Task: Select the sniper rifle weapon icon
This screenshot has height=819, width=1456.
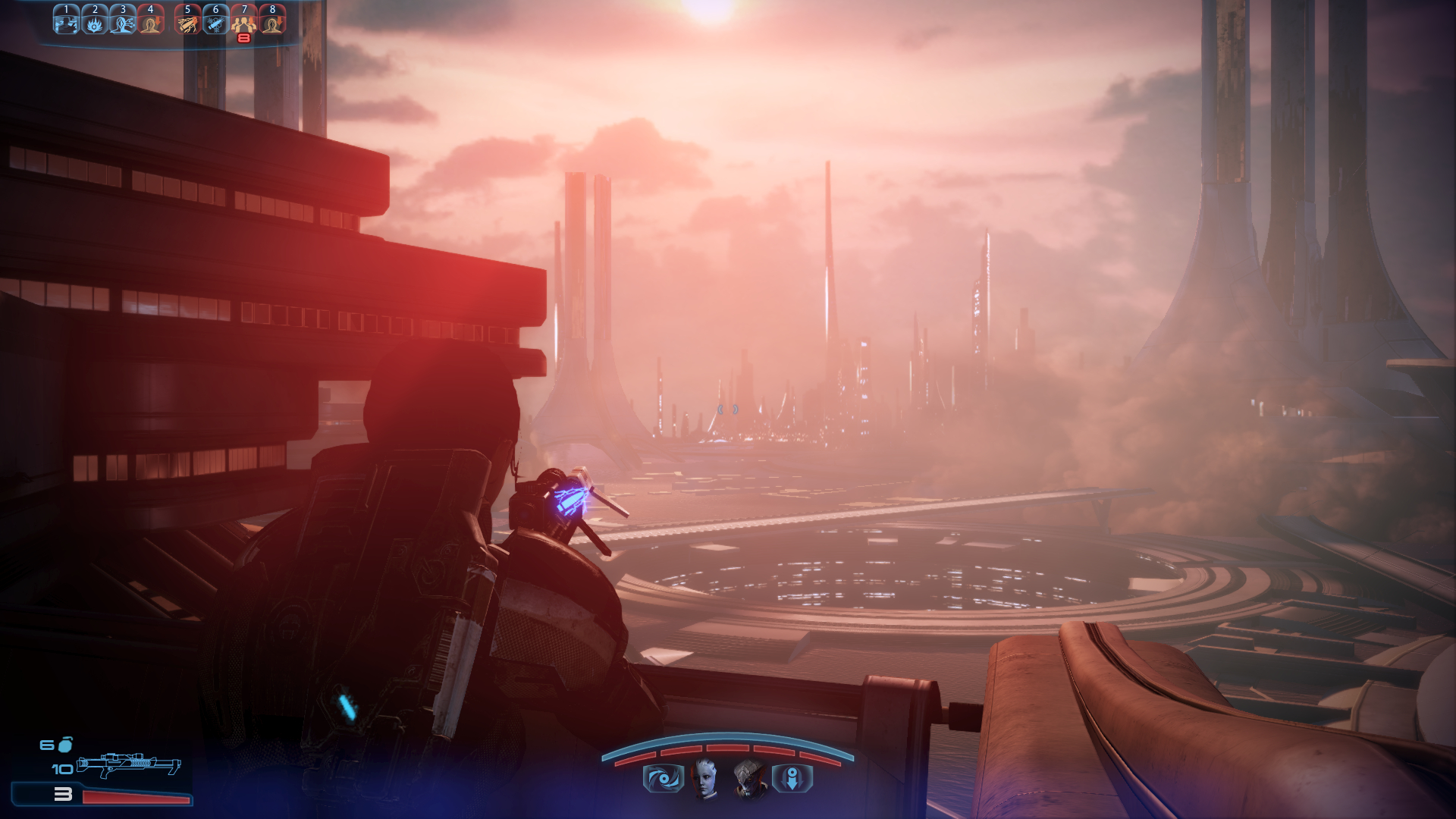Action: 129,765
